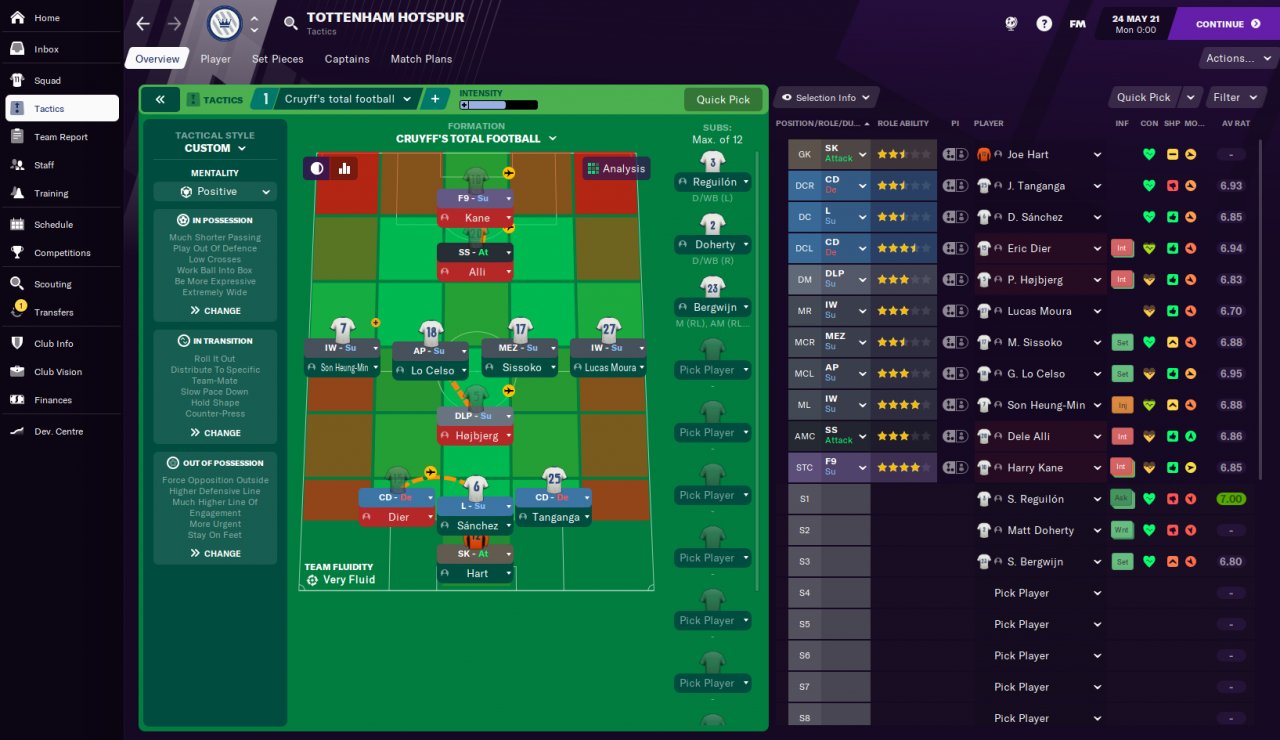Go back using the back arrow
Image resolution: width=1280 pixels, height=740 pixels.
[x=143, y=24]
